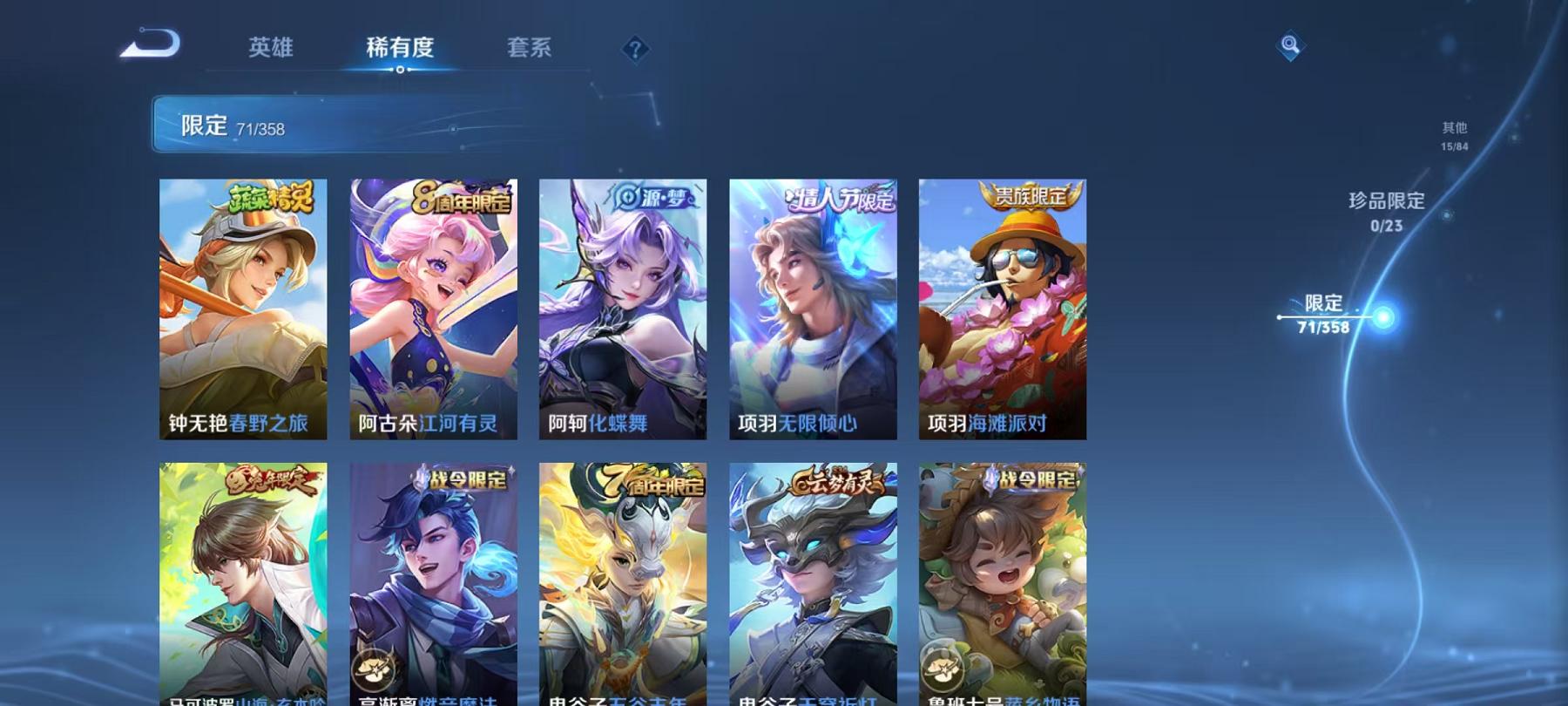1568x706 pixels.
Task: Click the 情人节限定 badge on 项羽's card
Action: (841, 199)
